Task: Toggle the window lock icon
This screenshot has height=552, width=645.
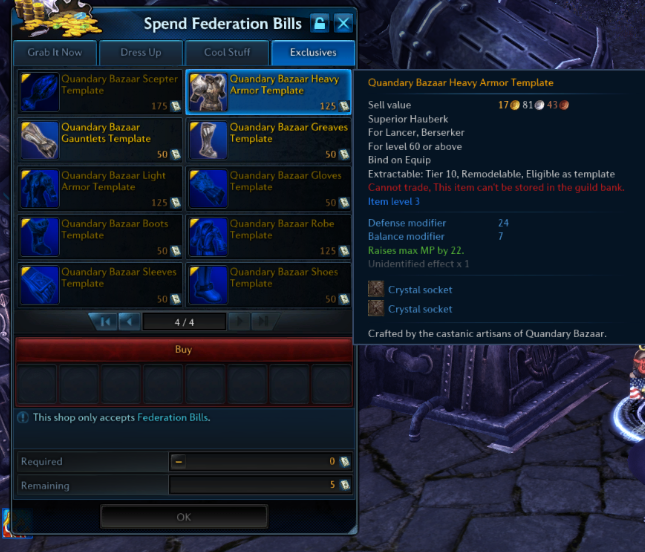Action: 319,23
